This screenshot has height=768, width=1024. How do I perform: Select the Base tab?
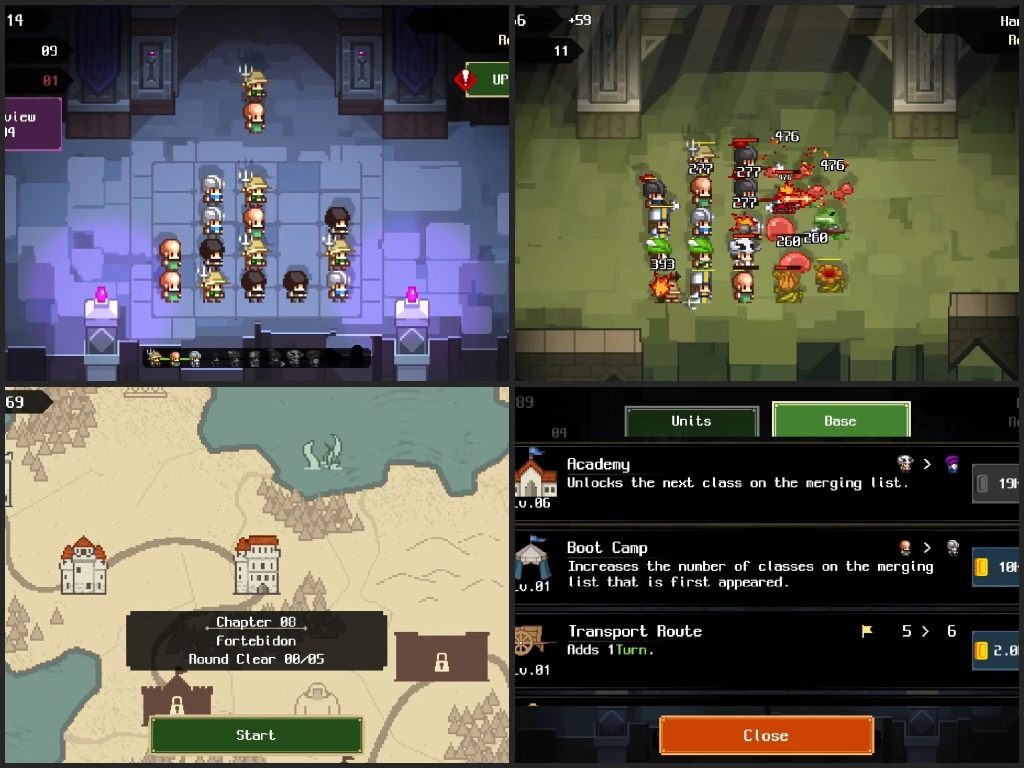coord(840,421)
